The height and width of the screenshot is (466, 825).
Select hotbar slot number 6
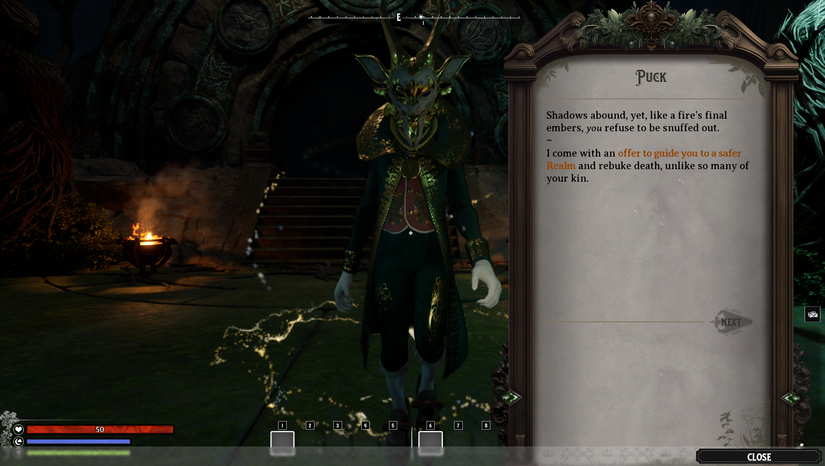tap(430, 441)
